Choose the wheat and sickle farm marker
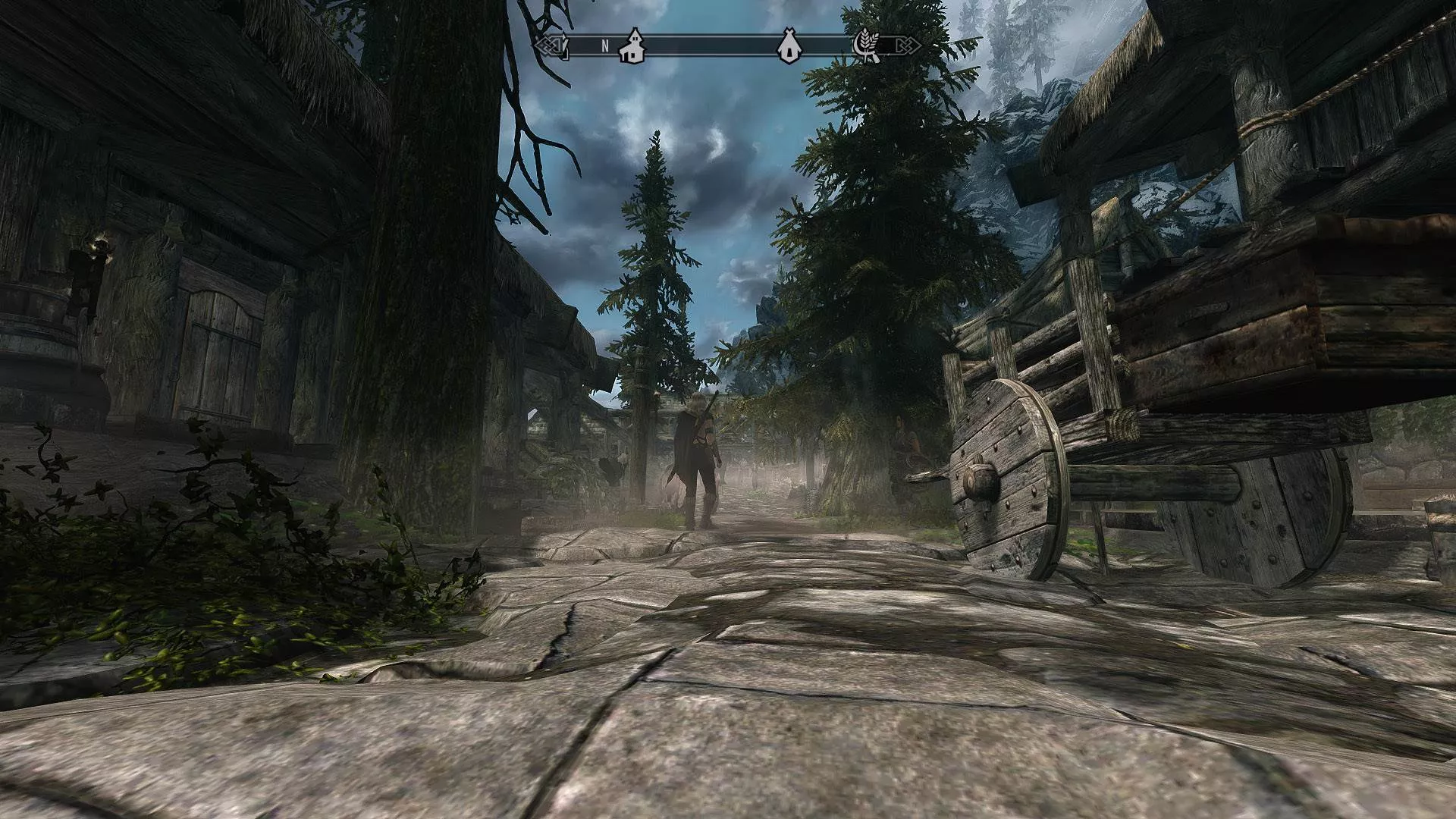Screen dimensions: 1456x819 pos(865,45)
